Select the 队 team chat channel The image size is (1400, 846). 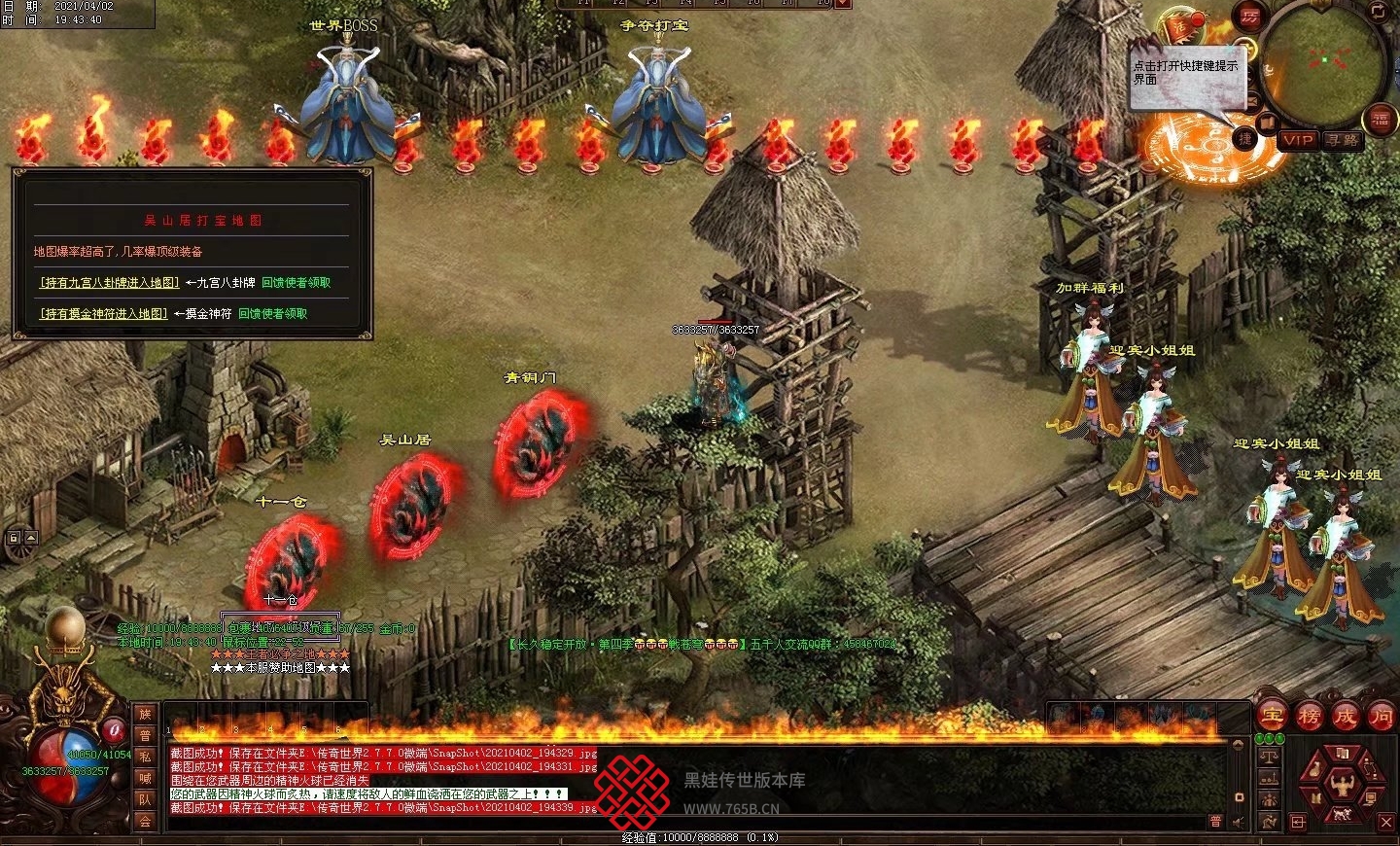(145, 799)
